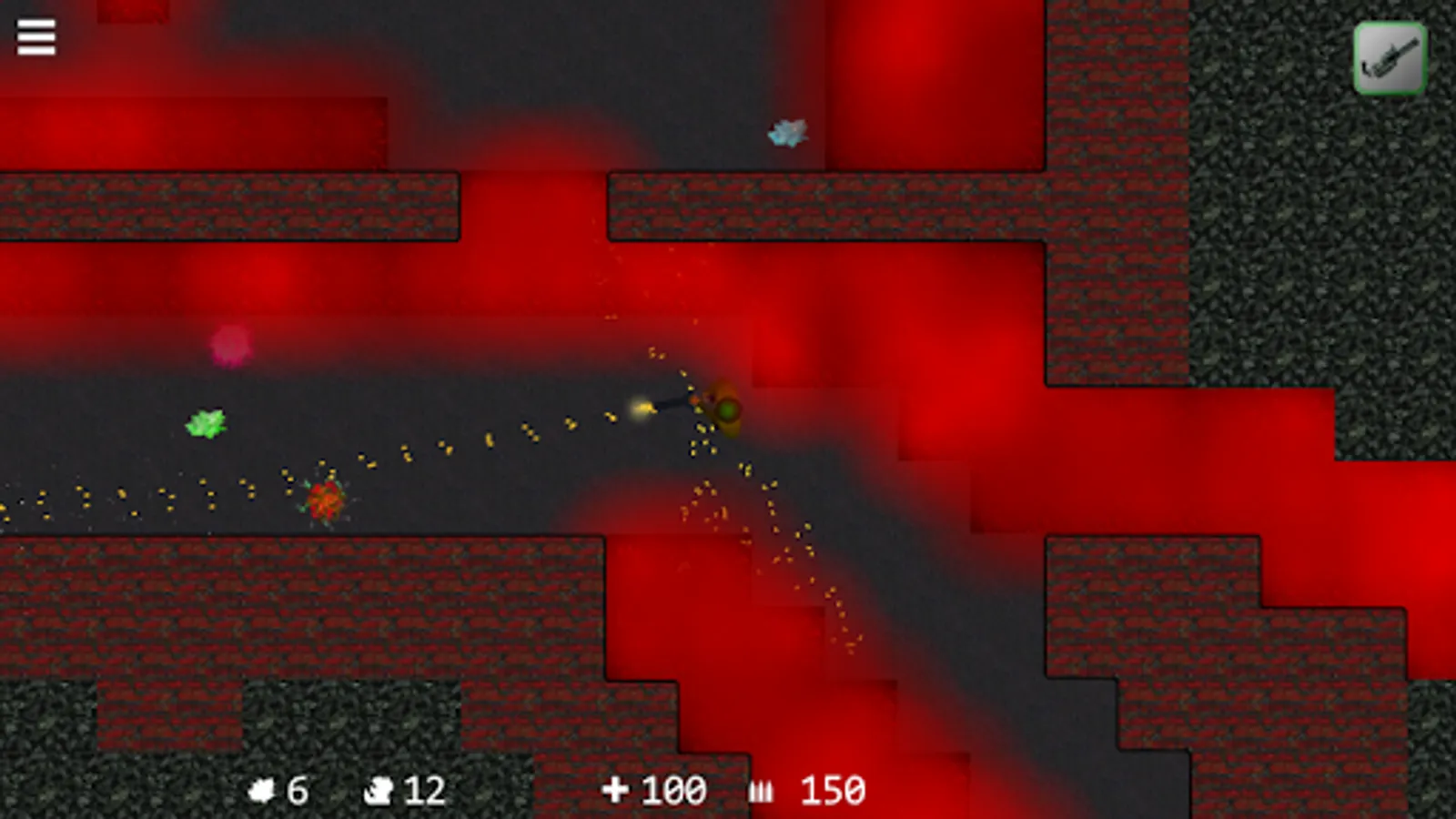
Task: Click the number 12 counter
Action: coord(425,787)
